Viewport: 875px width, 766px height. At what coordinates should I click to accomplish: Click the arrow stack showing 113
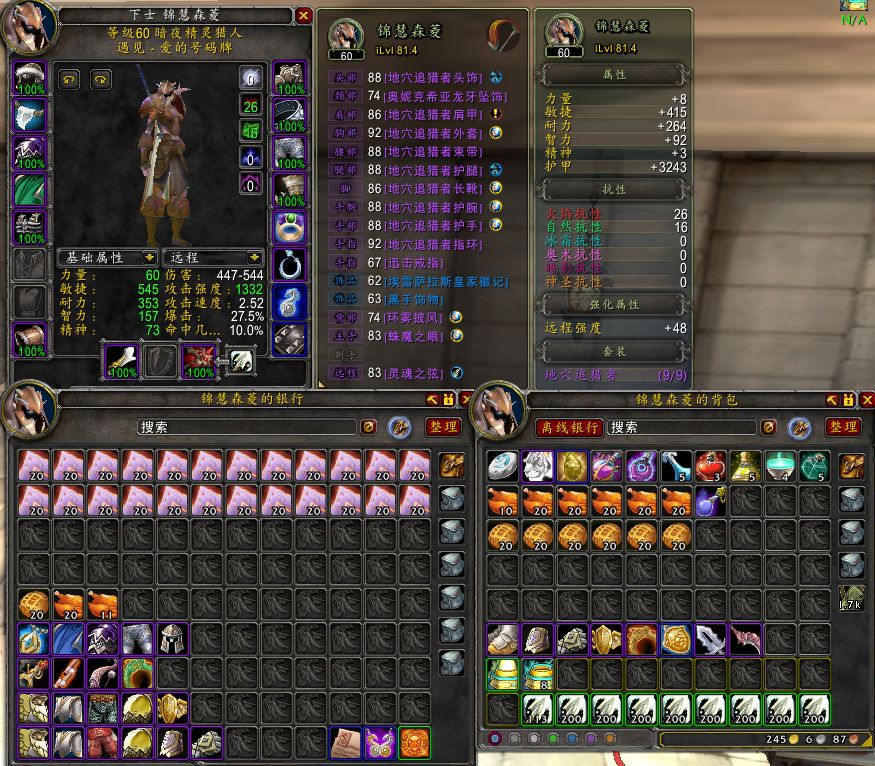(537, 710)
